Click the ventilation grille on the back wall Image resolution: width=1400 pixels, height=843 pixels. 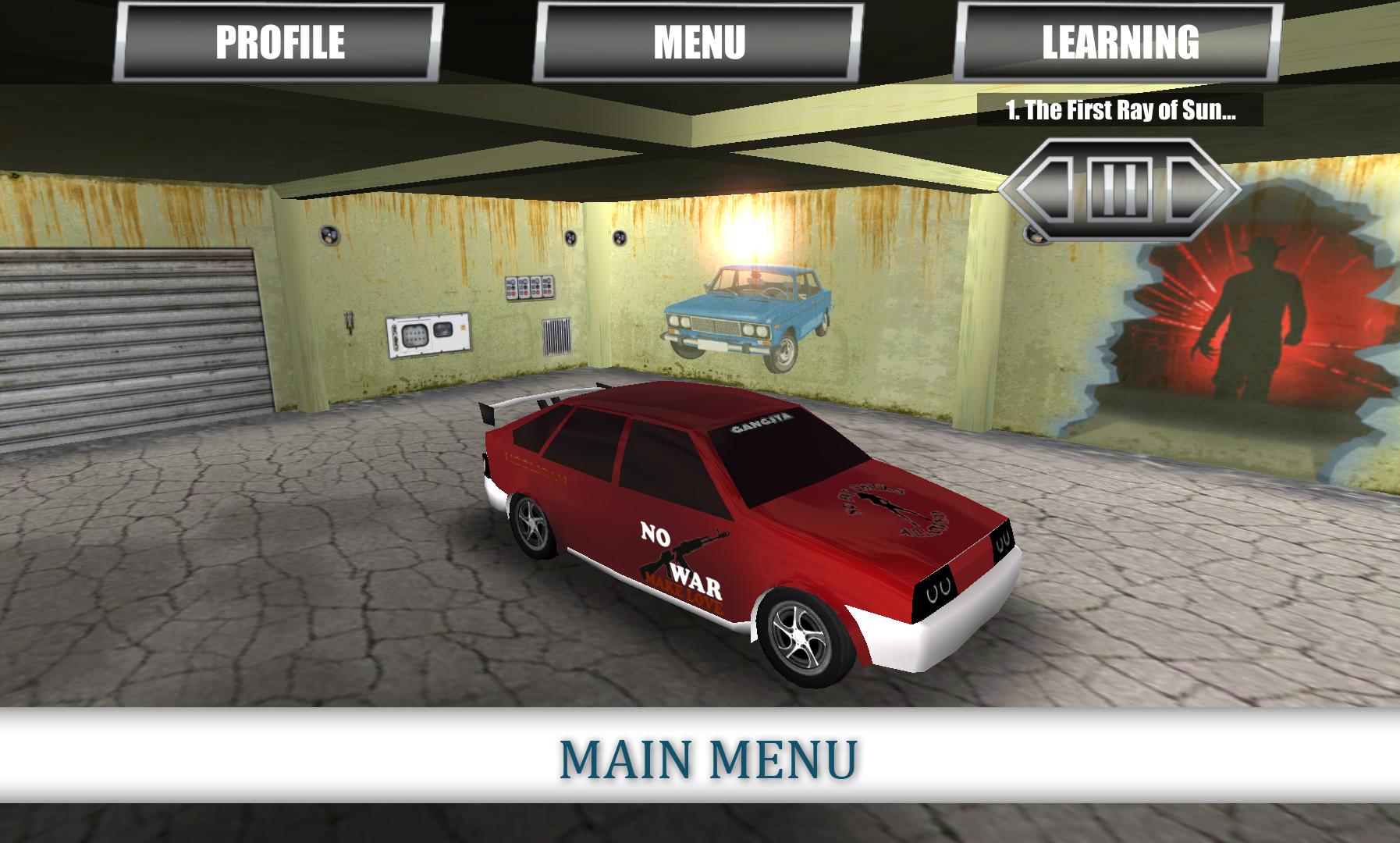click(x=557, y=337)
